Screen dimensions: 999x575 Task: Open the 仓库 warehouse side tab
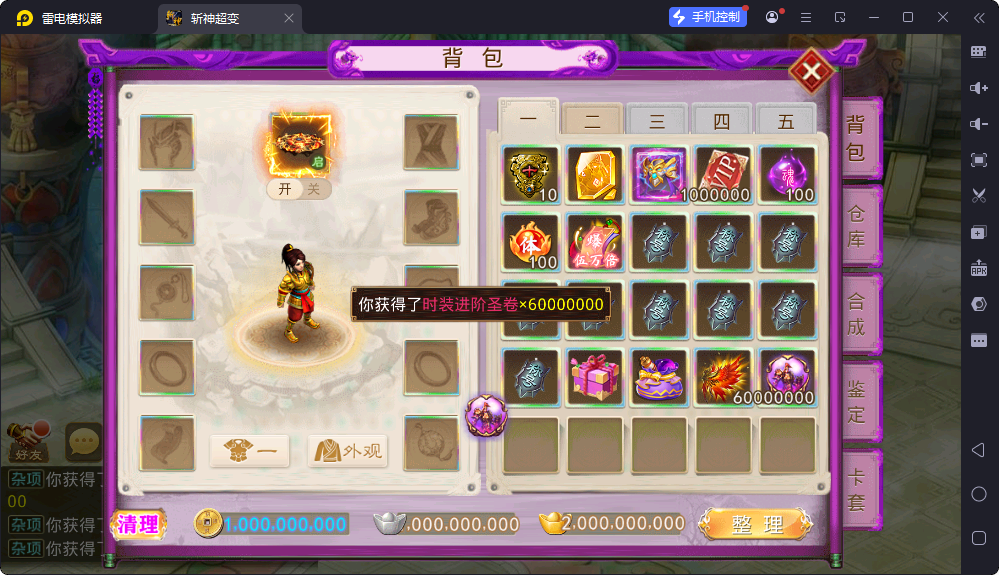(857, 227)
